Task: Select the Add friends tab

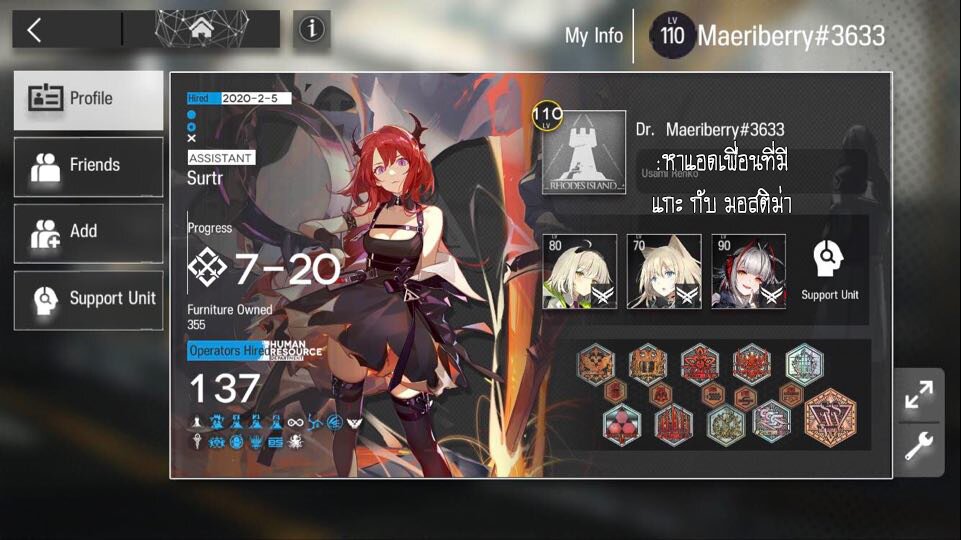Action: point(88,232)
